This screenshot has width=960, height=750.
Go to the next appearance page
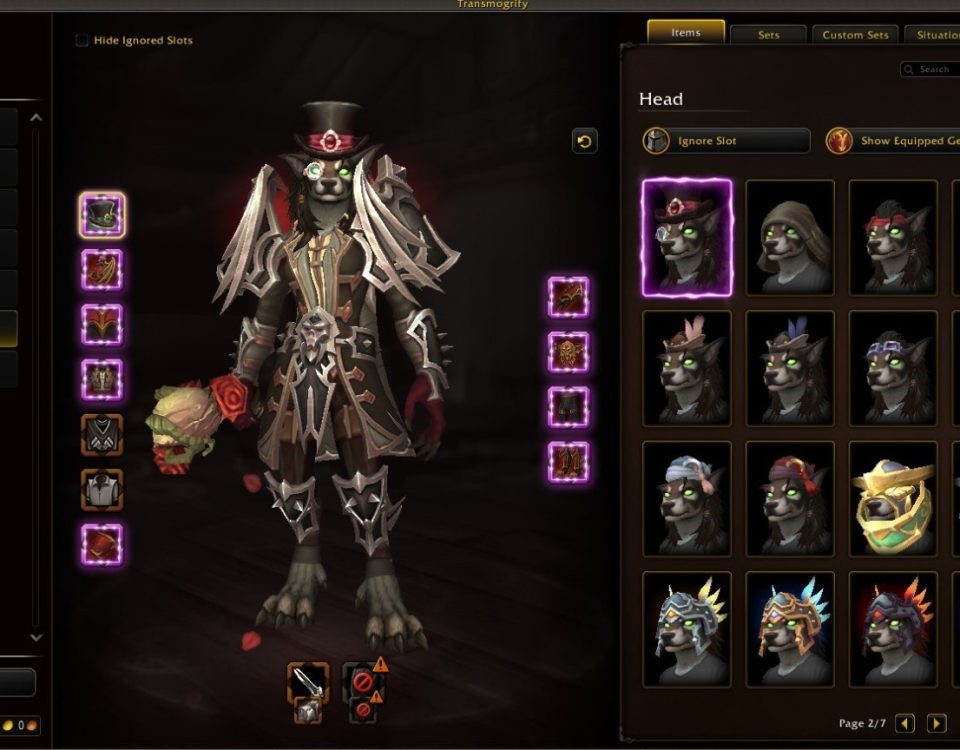coord(936,723)
